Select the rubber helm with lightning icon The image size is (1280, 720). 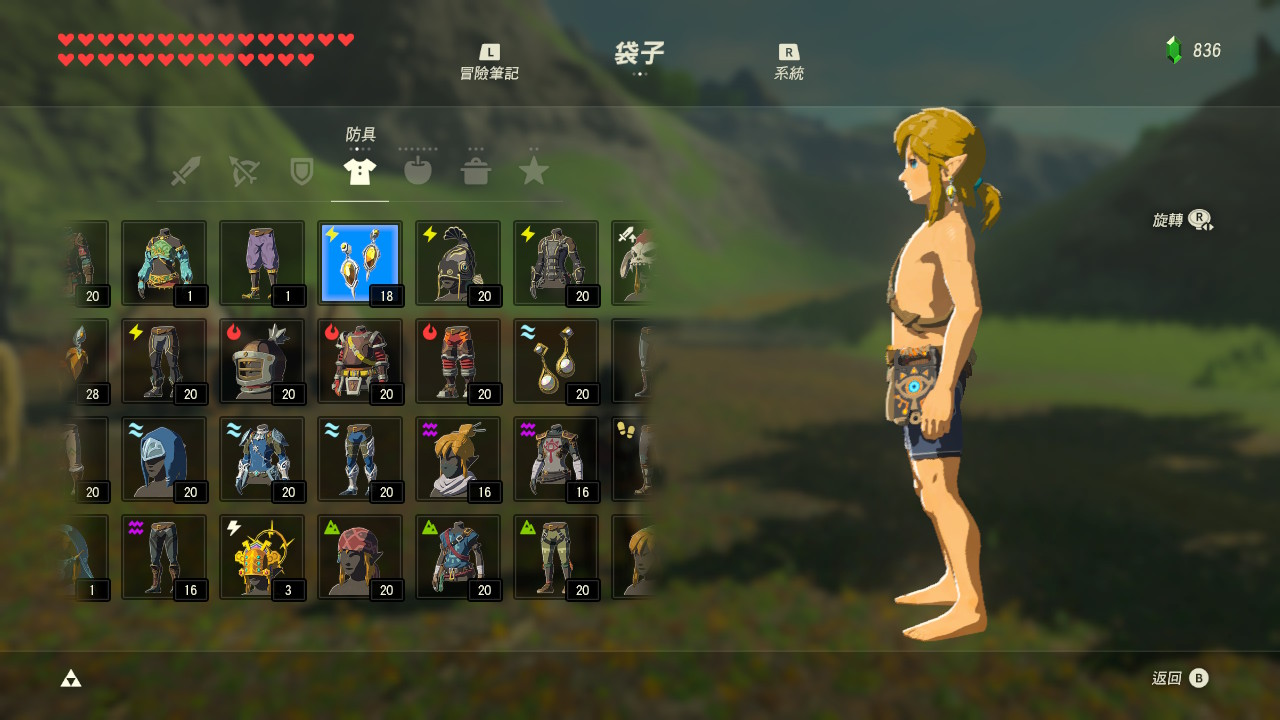click(458, 263)
